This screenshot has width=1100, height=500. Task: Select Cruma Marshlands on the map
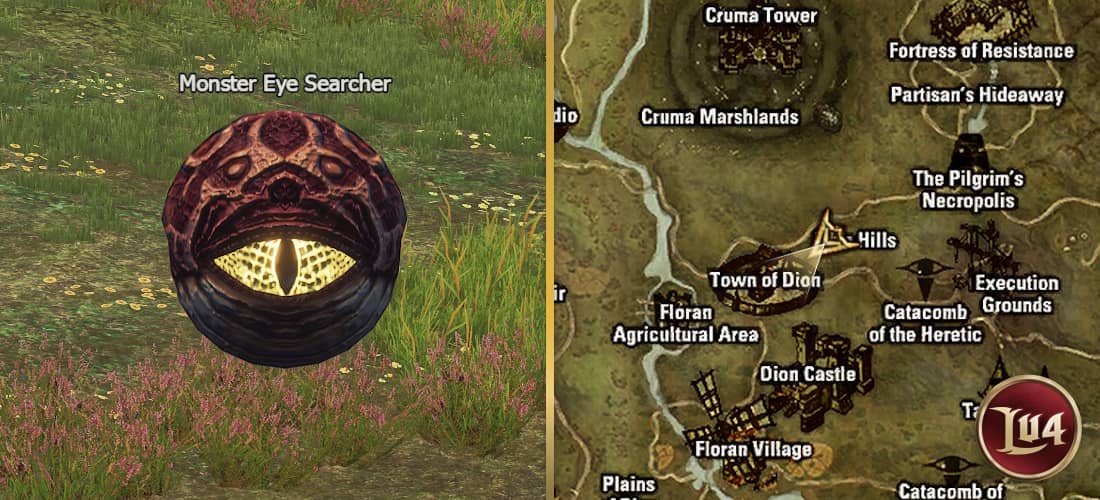[x=720, y=117]
